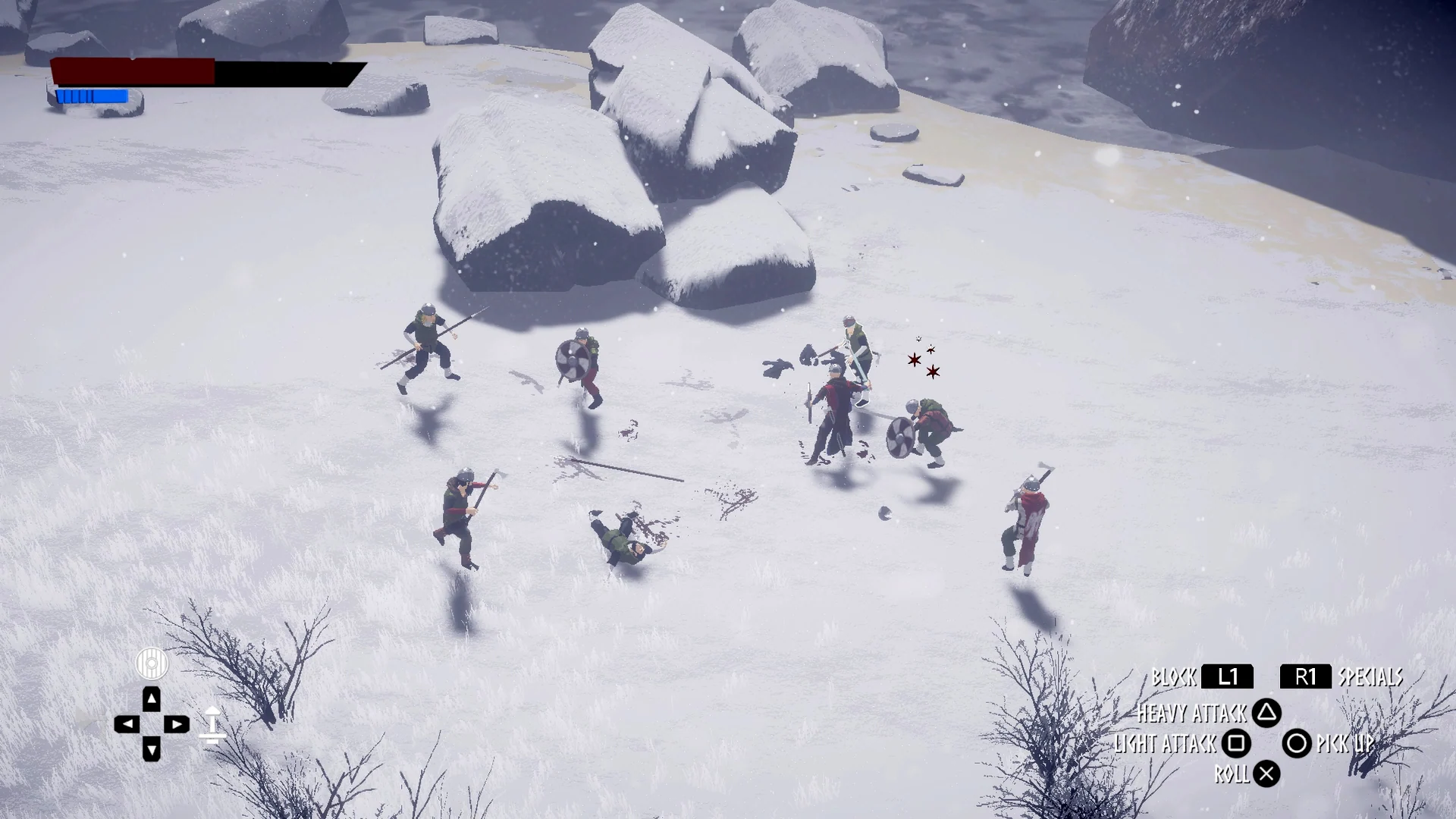Click the Square Light Attack button icon

(x=1237, y=745)
